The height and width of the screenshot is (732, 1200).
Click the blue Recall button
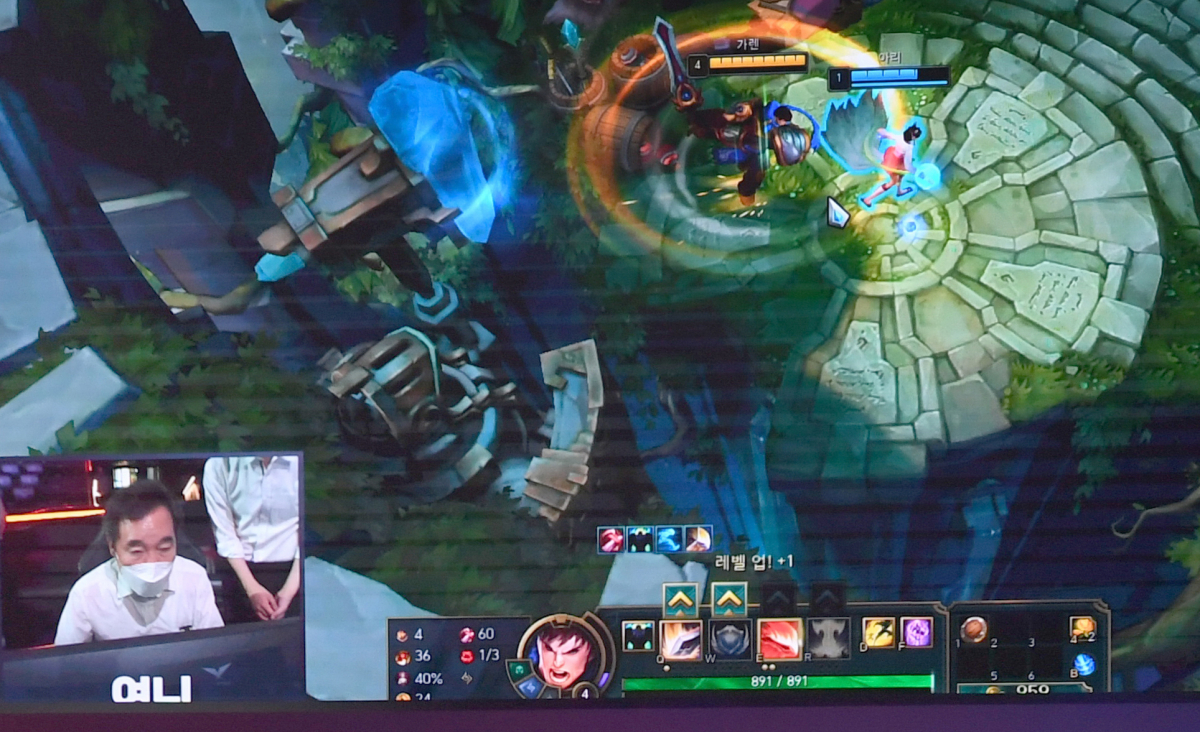click(1084, 664)
